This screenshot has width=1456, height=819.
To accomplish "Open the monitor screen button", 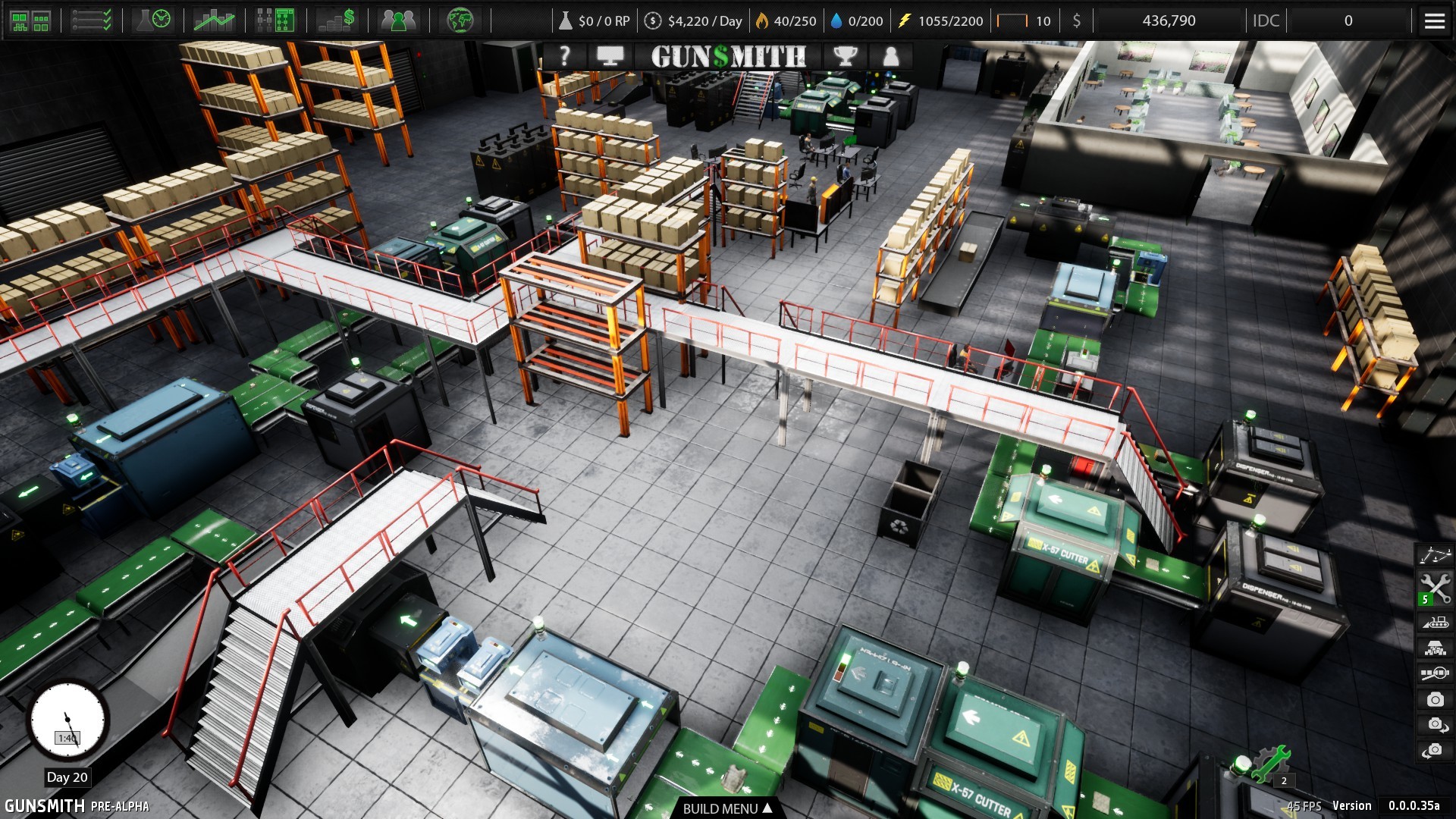I will (610, 56).
